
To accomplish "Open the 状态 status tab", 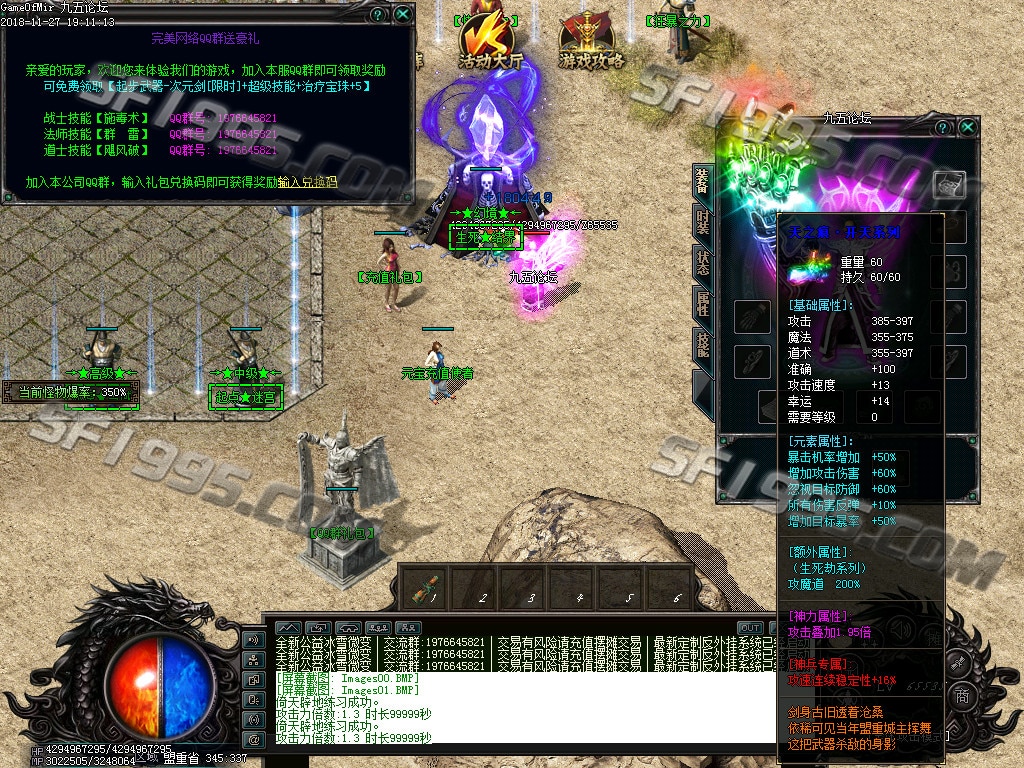I will 703,265.
